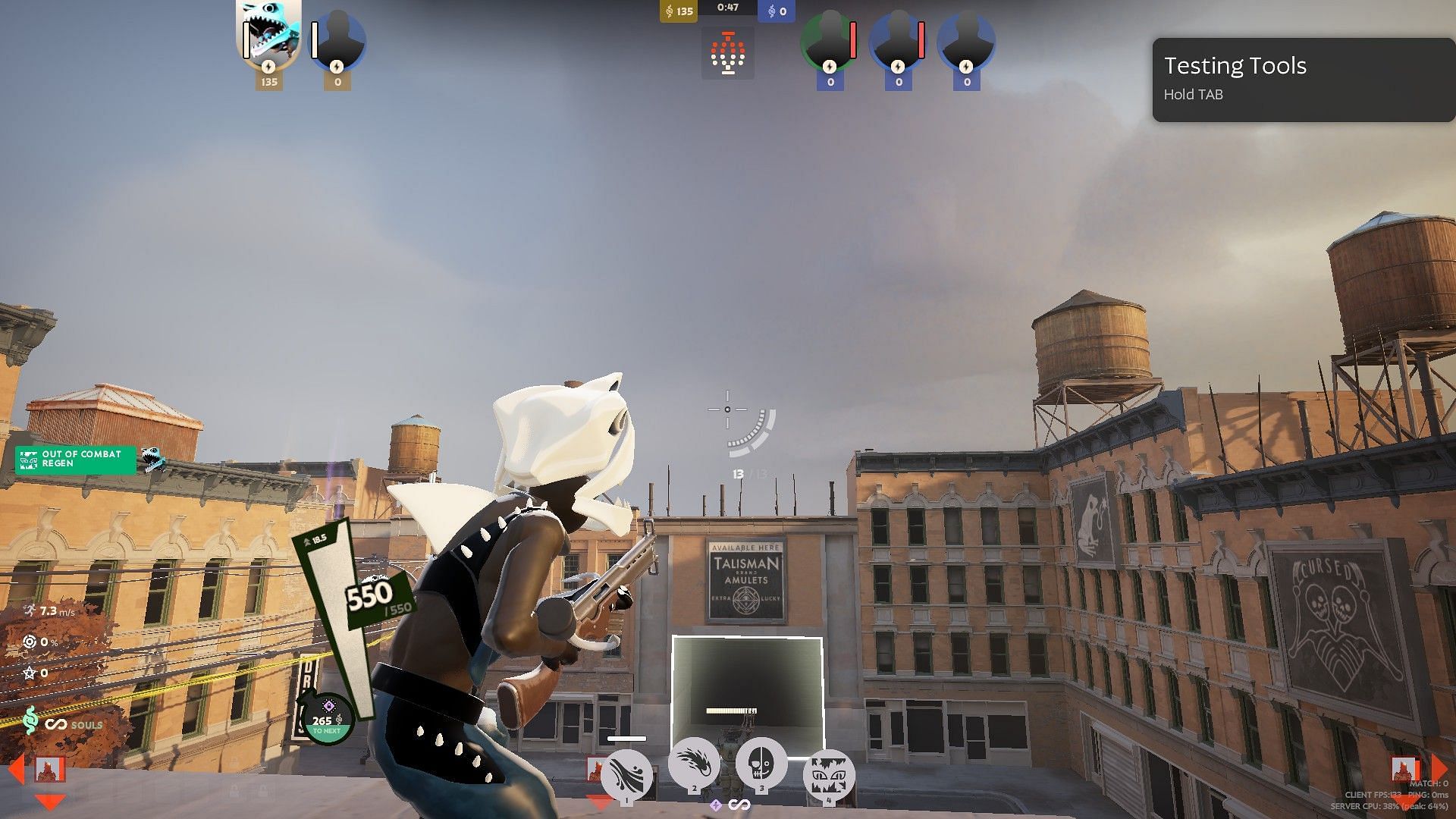This screenshot has height=819, width=1456.
Task: Use the flaming comet ability
Action: click(x=694, y=764)
